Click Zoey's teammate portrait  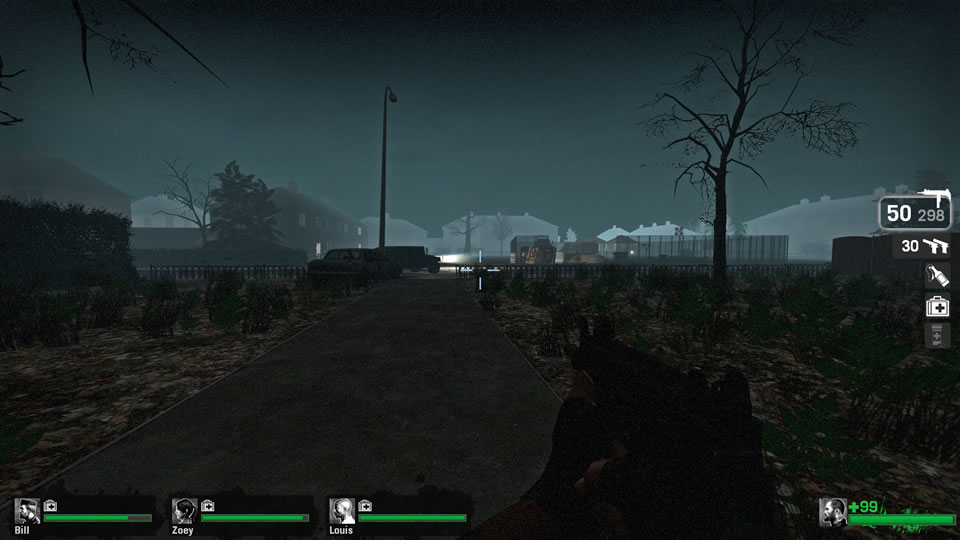pos(184,511)
